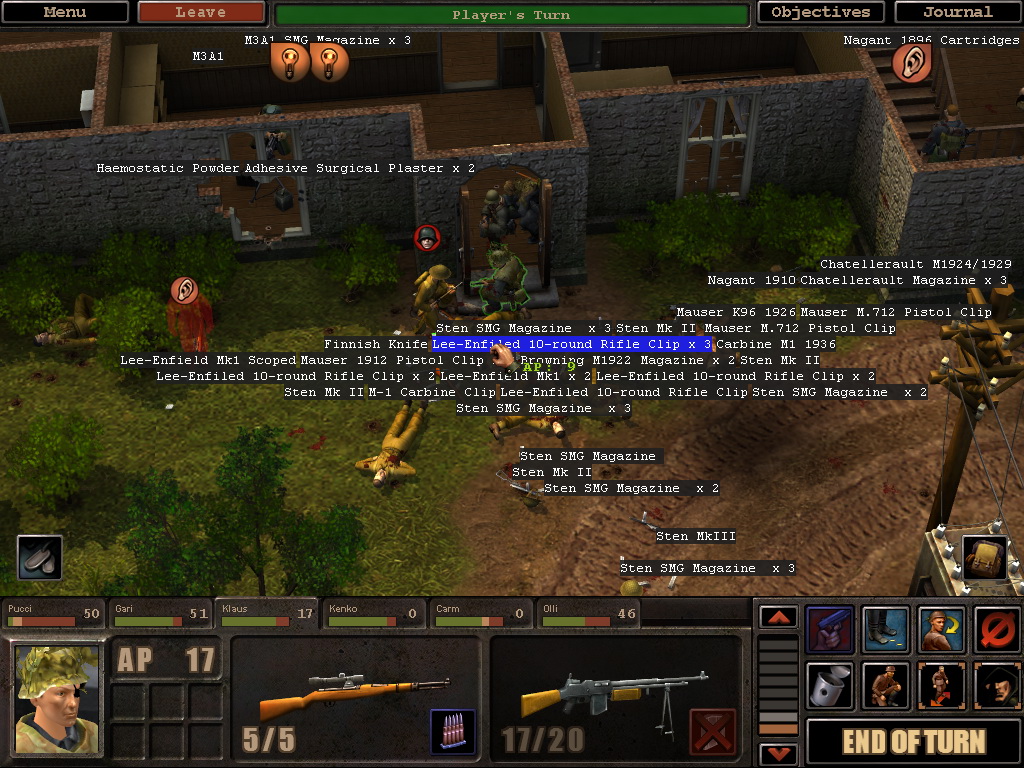Open the Menu button

pos(65,13)
